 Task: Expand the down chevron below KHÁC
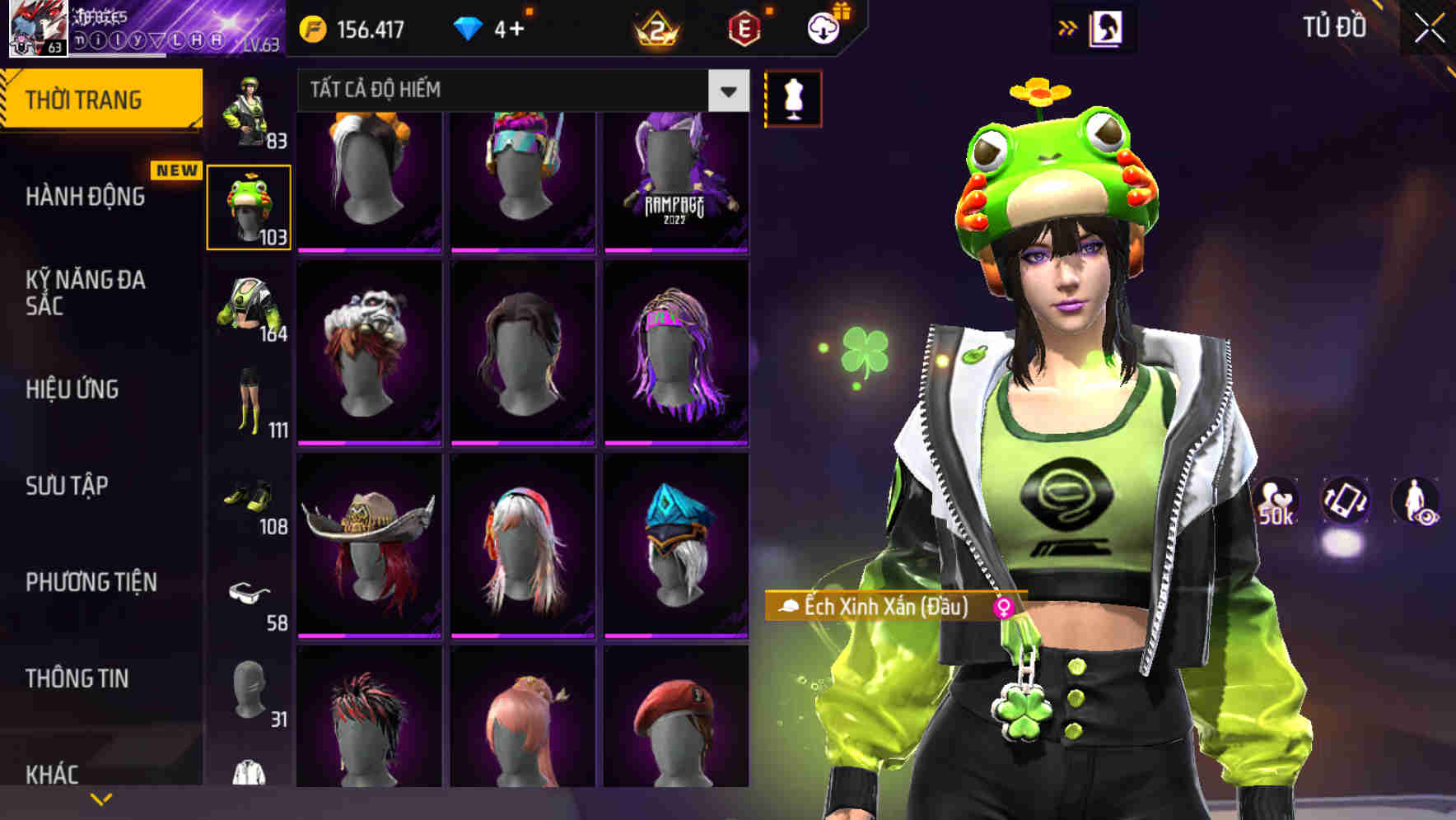(x=100, y=798)
